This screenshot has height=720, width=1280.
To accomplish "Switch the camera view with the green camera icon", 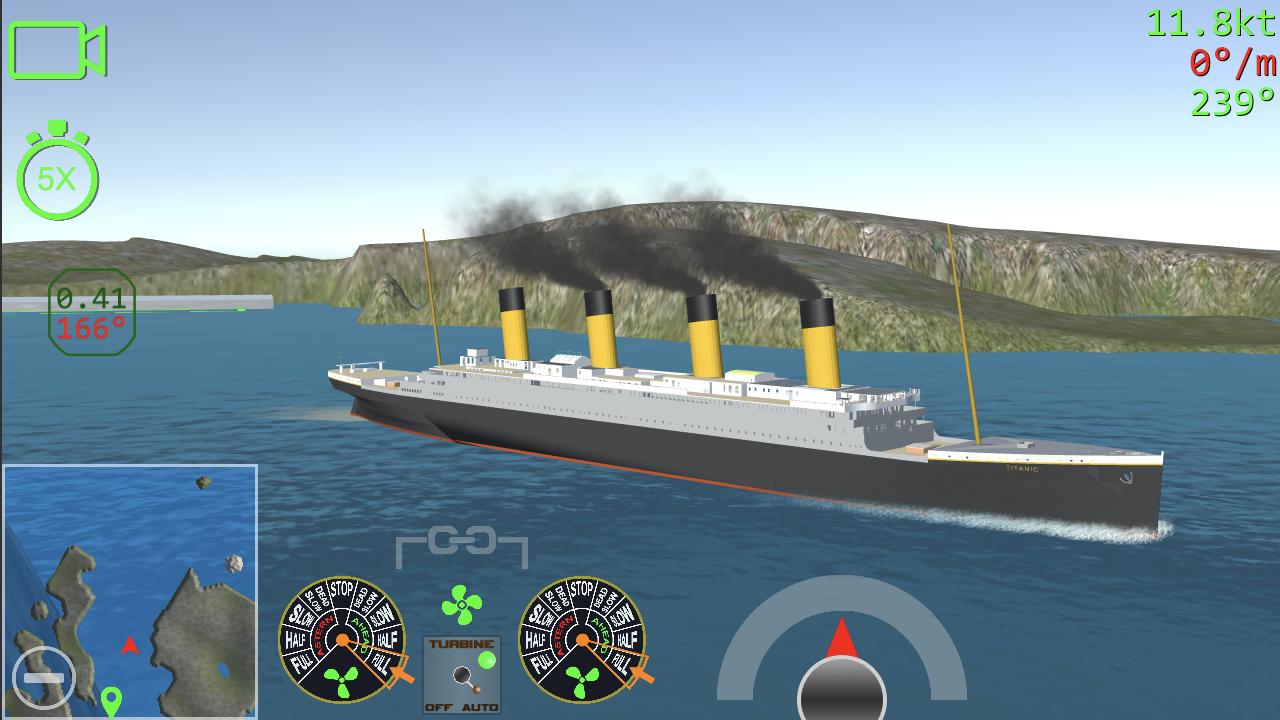I will point(57,50).
